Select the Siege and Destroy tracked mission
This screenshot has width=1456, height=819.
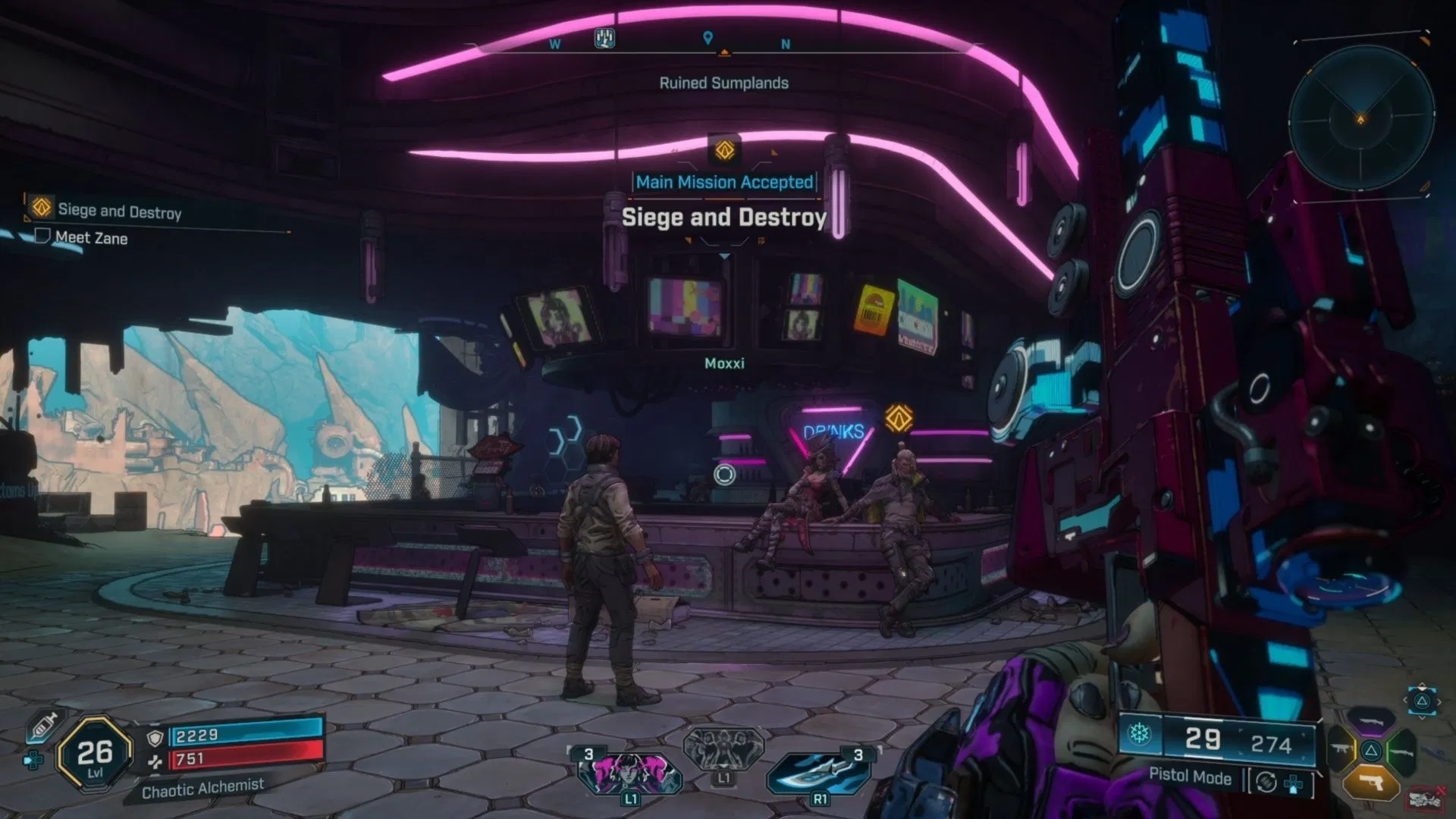click(119, 211)
